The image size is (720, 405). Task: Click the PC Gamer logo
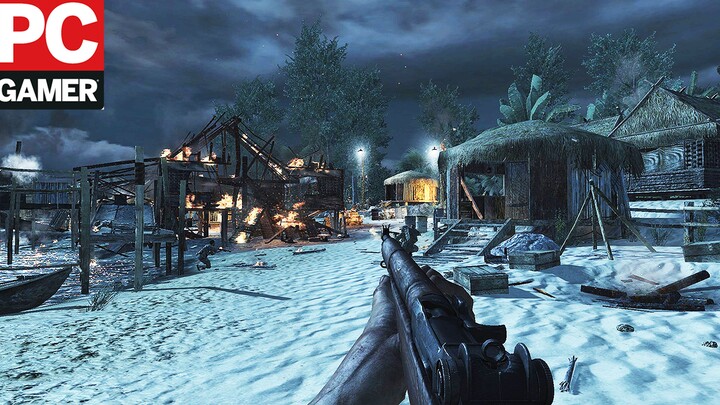51,53
